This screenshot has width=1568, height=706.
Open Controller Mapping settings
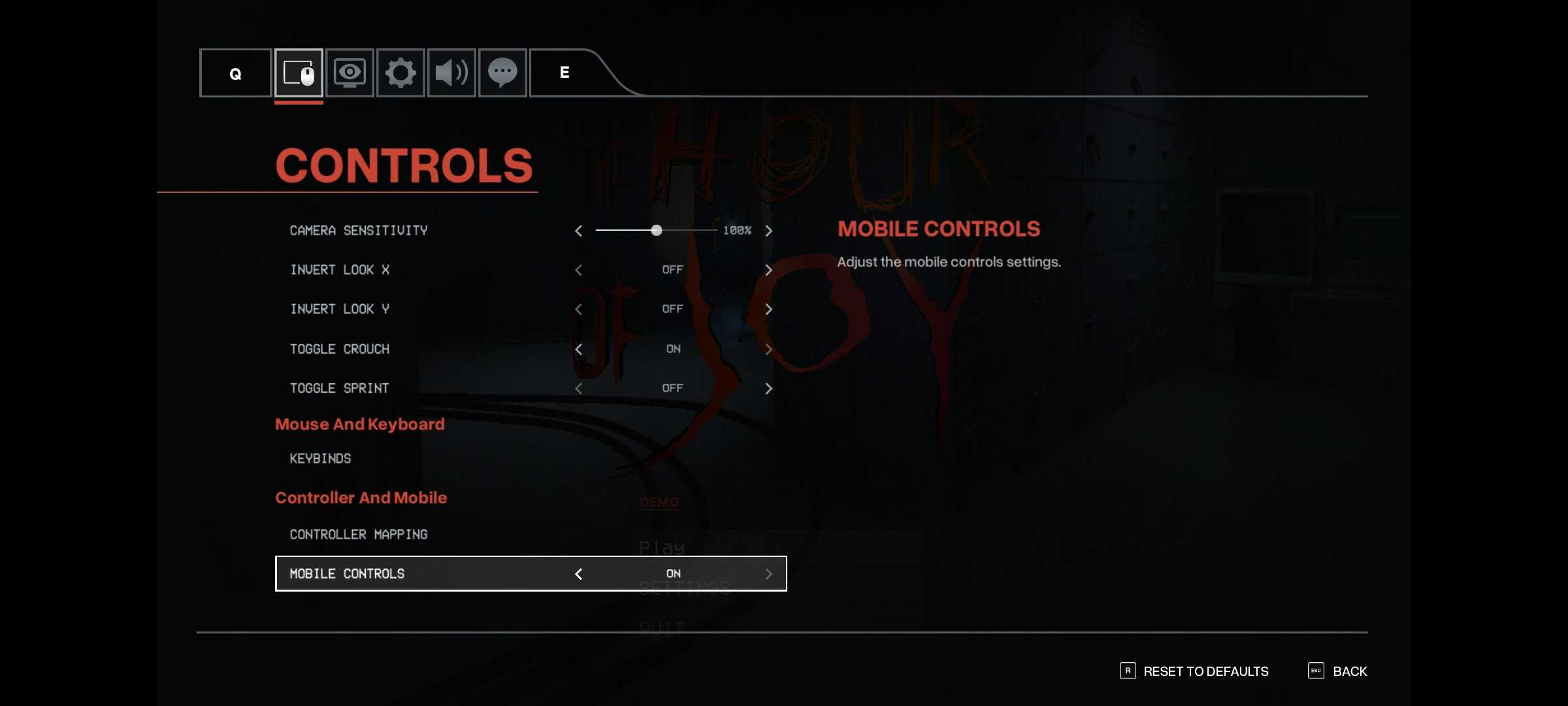359,535
